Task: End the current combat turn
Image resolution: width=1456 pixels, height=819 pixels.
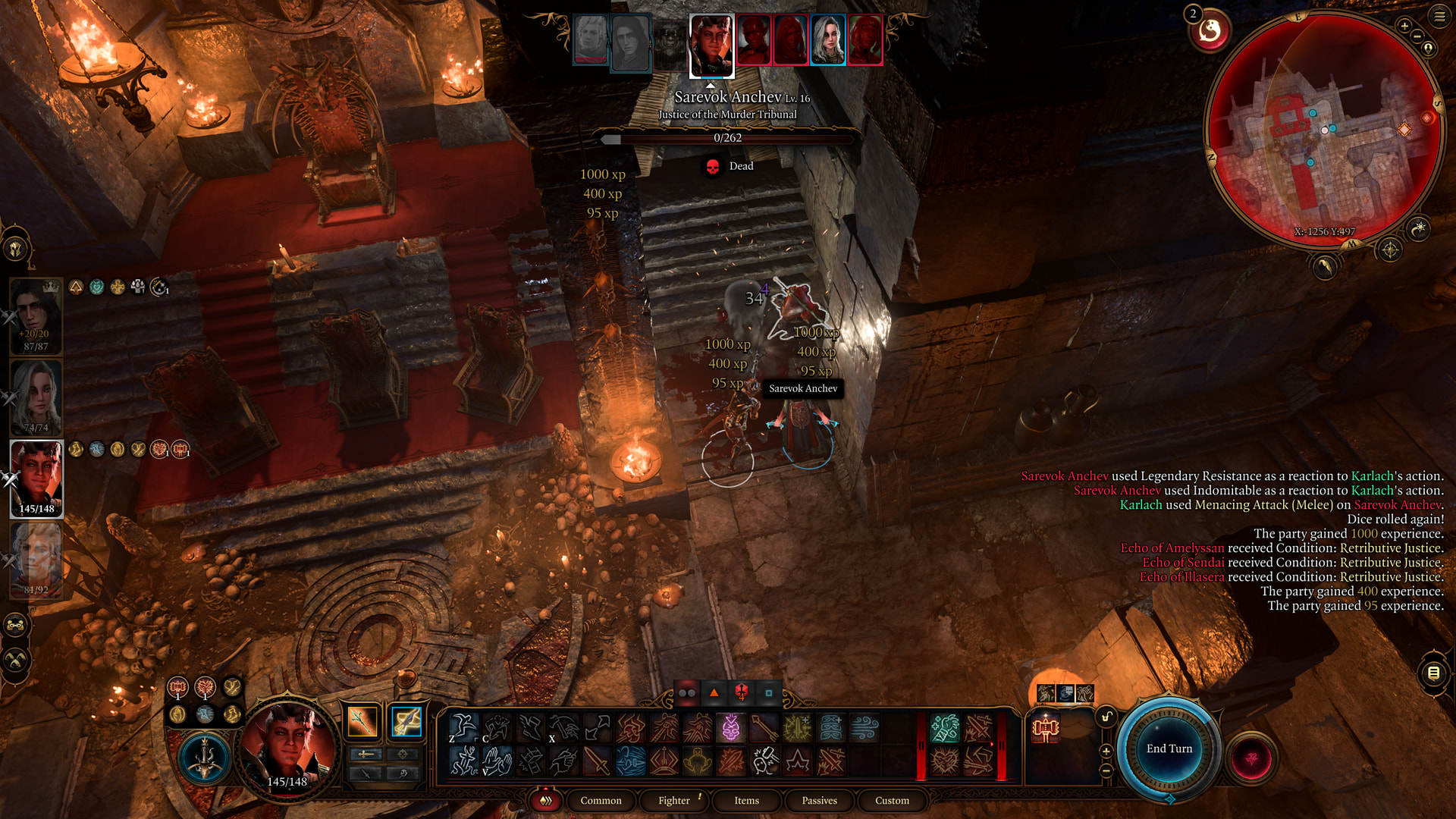Action: (1169, 748)
